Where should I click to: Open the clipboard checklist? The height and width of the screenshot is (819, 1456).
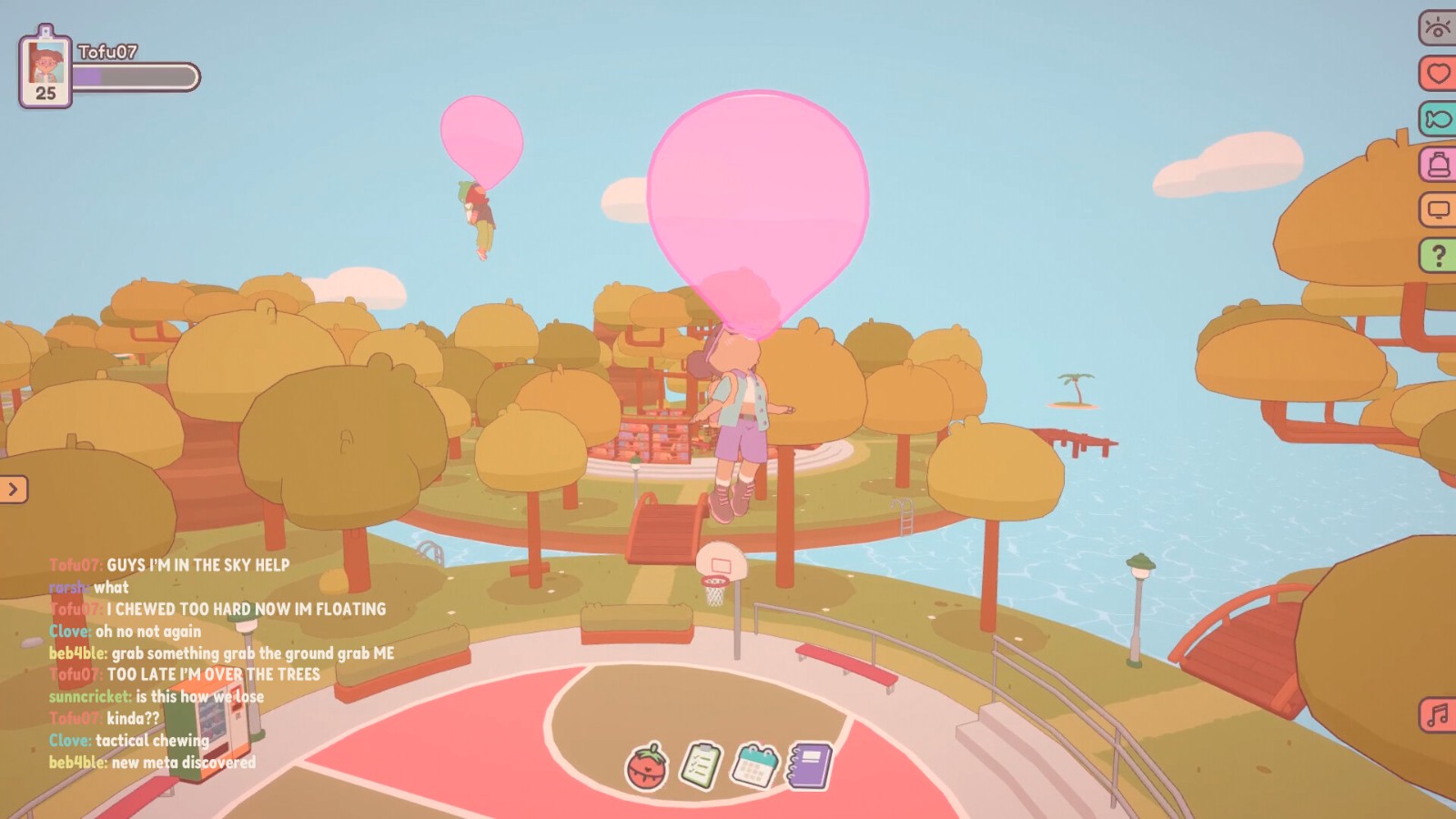tap(701, 766)
